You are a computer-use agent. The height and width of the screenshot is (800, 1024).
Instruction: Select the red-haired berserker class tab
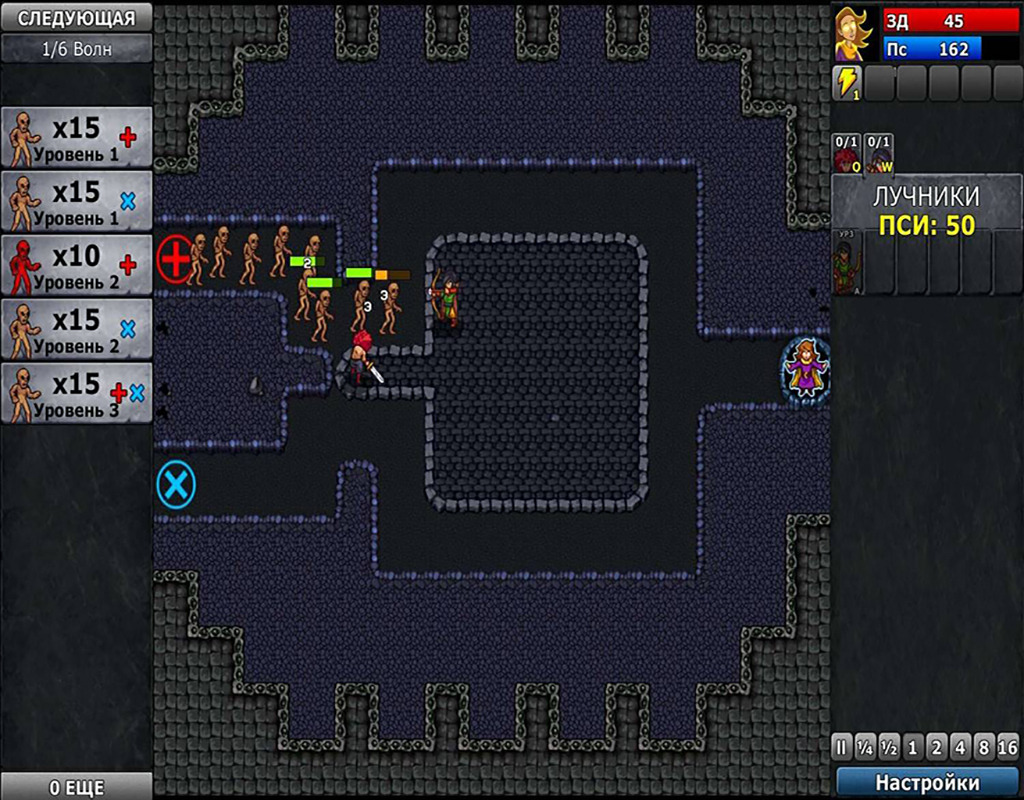click(846, 155)
